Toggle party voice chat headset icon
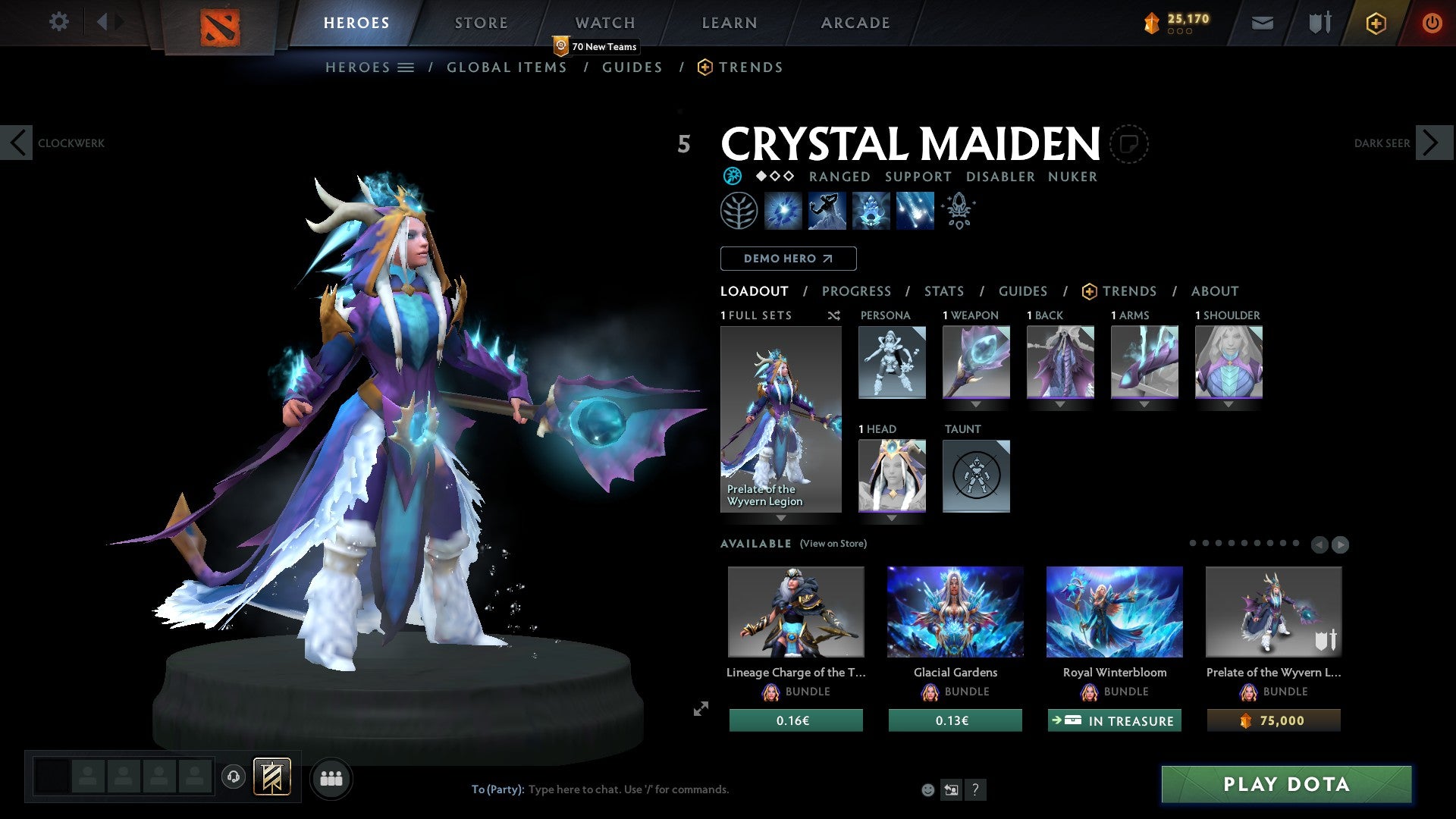 point(233,778)
